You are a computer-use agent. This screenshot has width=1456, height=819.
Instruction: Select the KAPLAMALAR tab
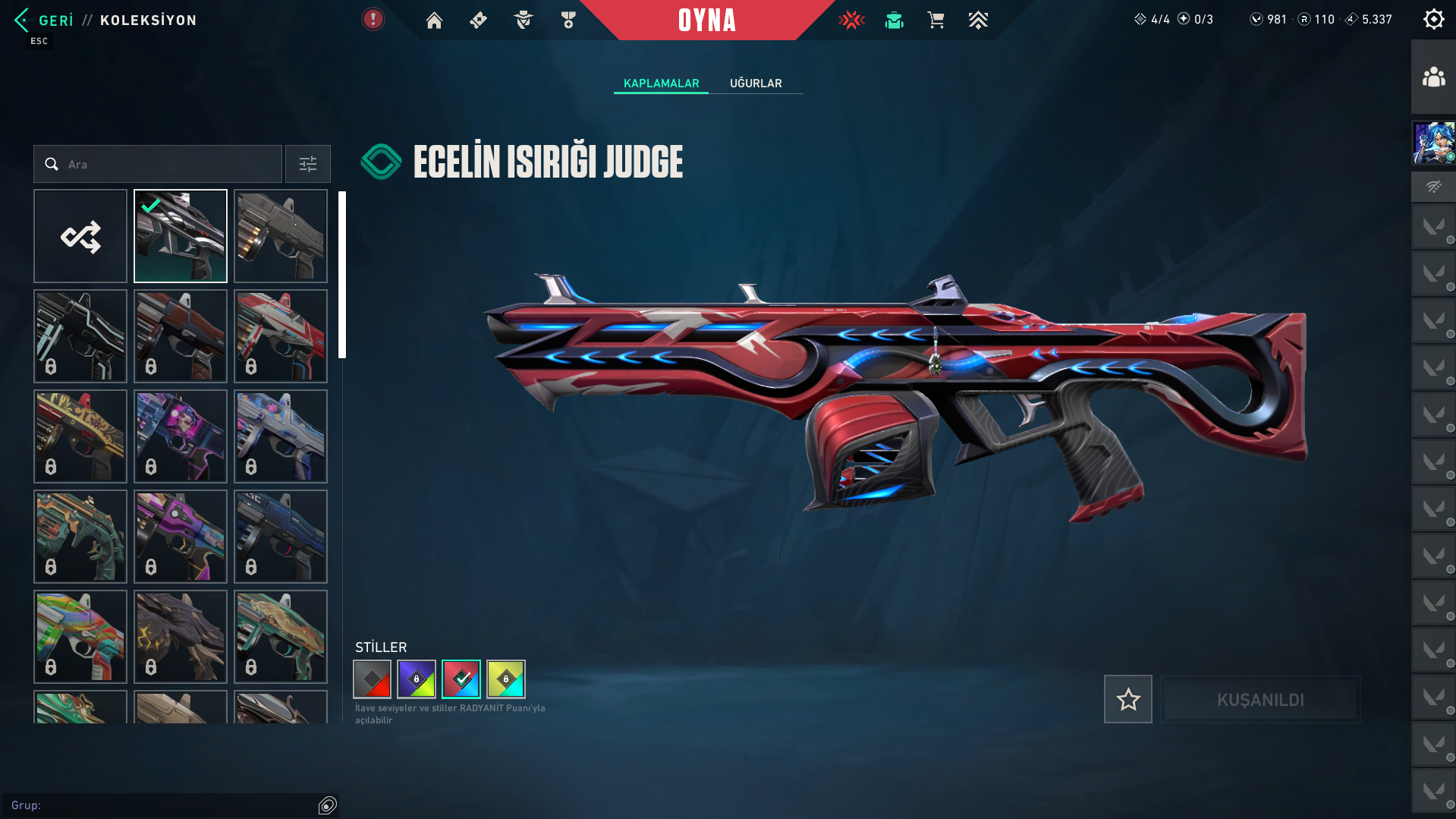click(x=661, y=83)
